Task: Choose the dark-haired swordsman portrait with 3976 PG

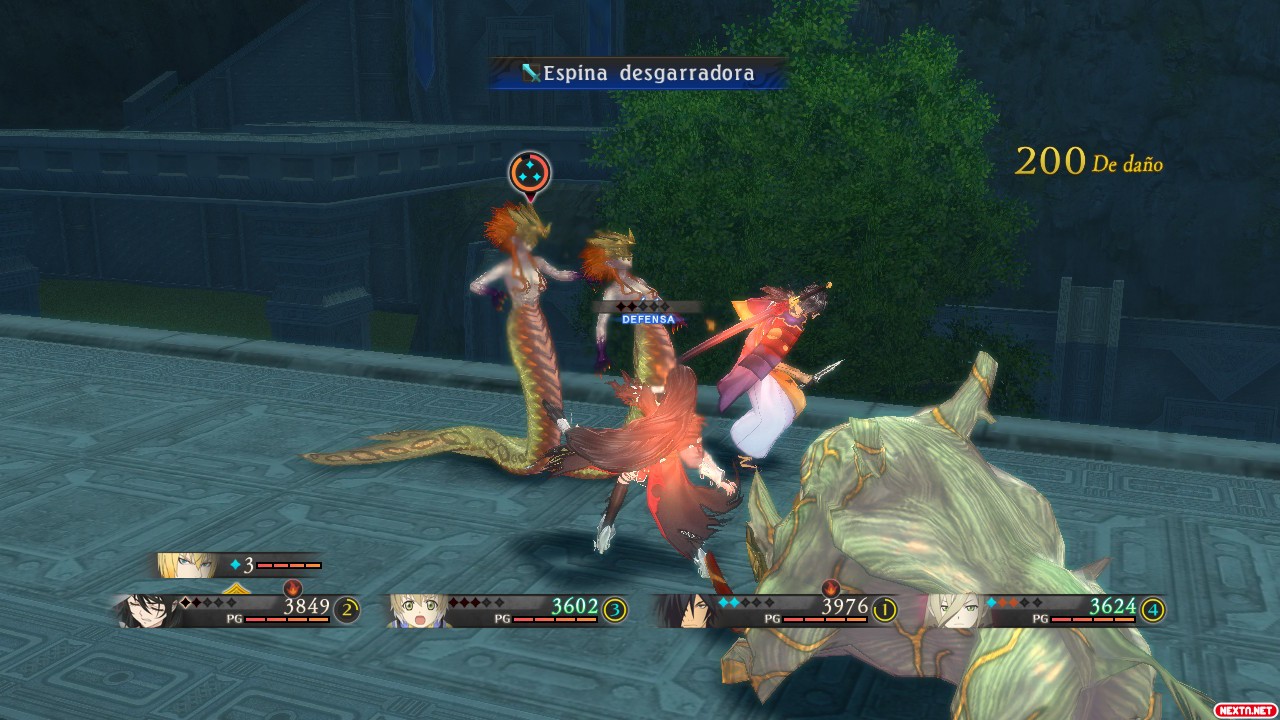Action: (x=683, y=610)
